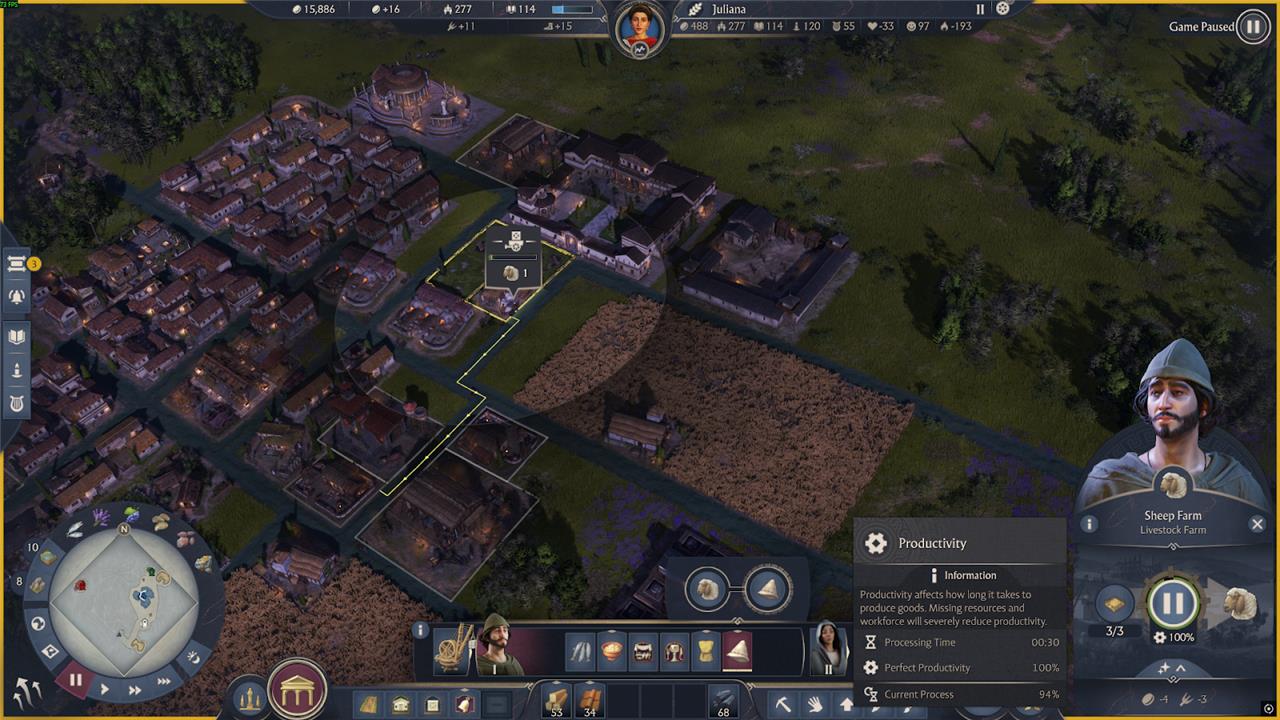The width and height of the screenshot is (1280, 720).
Task: Resume normal speed with the play arrow
Action: pyautogui.click(x=105, y=688)
